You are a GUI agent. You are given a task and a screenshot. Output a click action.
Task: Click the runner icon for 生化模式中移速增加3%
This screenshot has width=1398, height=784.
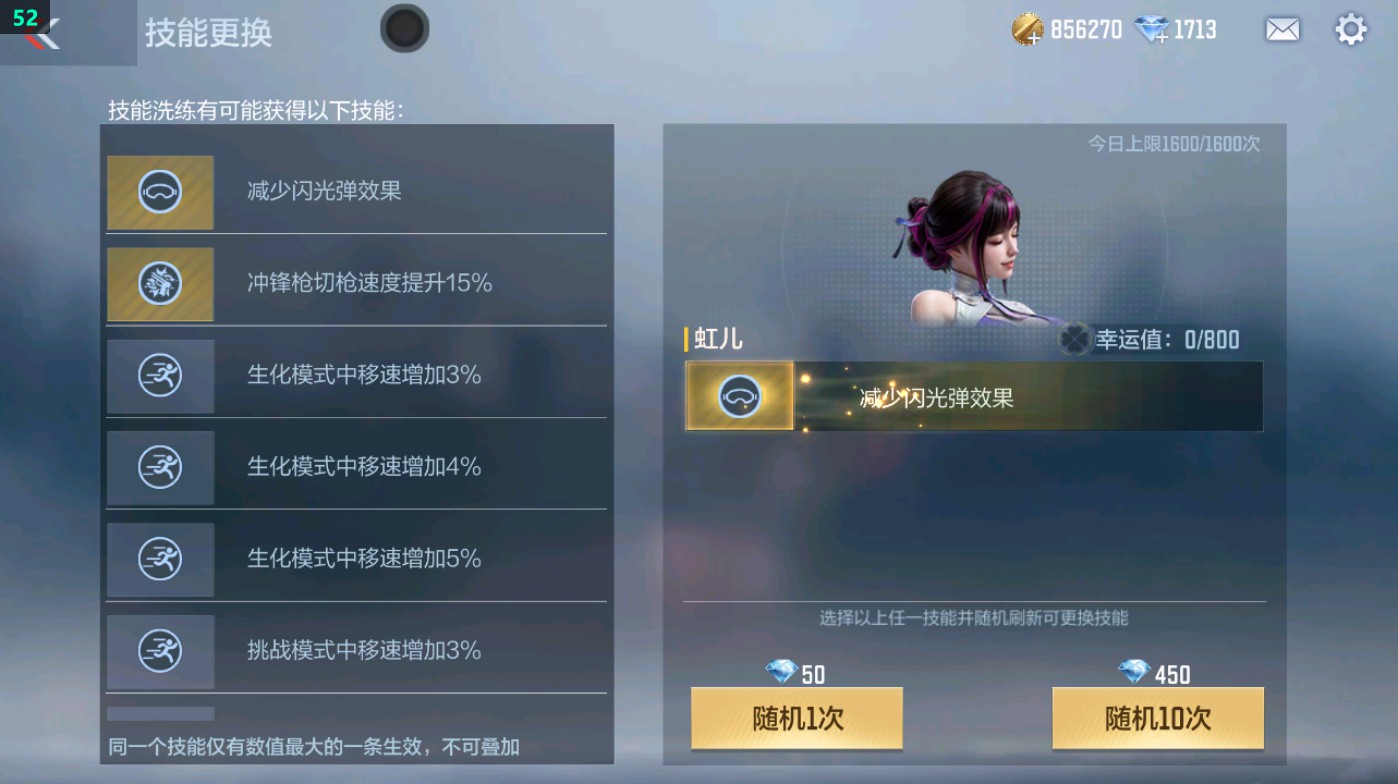coord(160,376)
